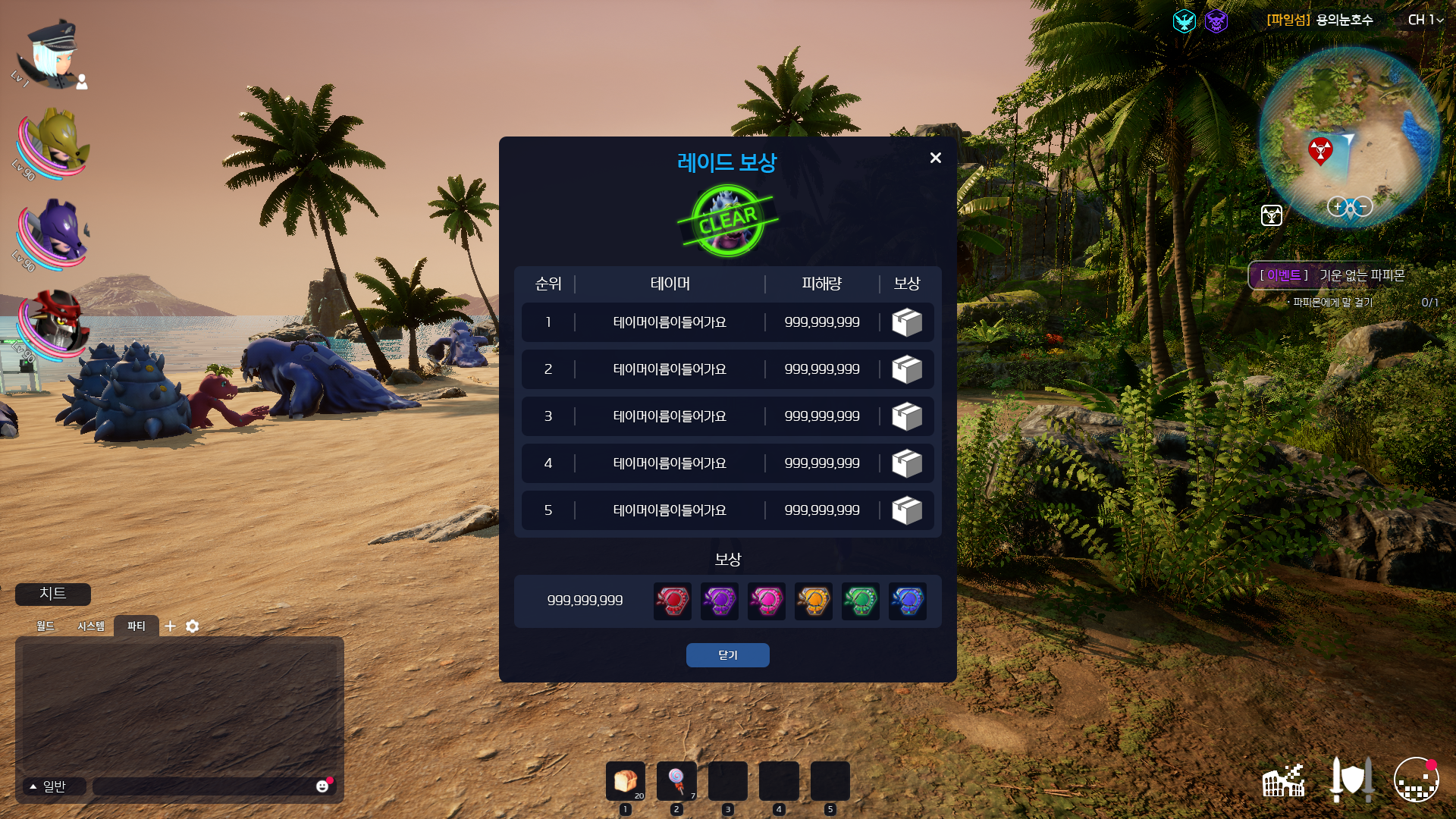Switch to the 시스템 chat tab
This screenshot has width=1456, height=819.
coord(91,626)
